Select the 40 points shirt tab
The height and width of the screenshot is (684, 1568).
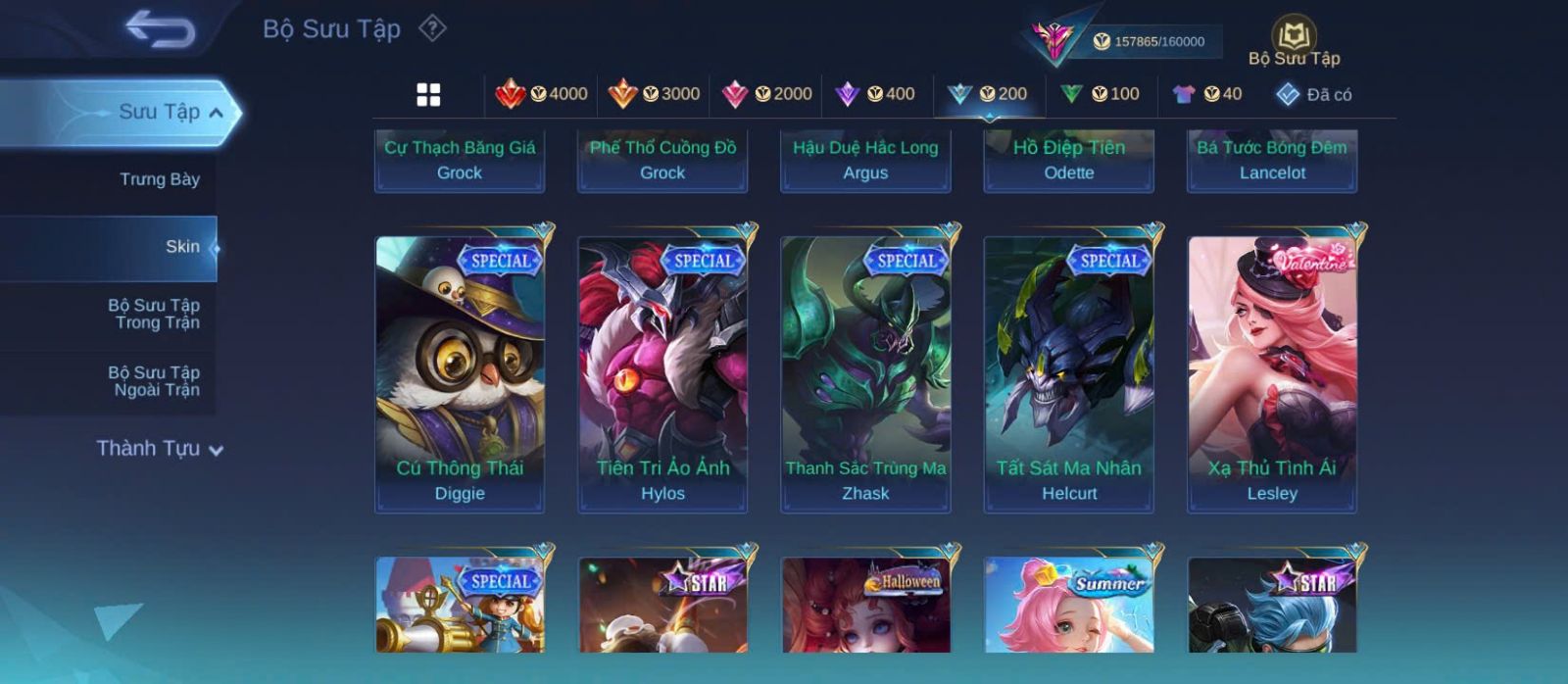1207,94
